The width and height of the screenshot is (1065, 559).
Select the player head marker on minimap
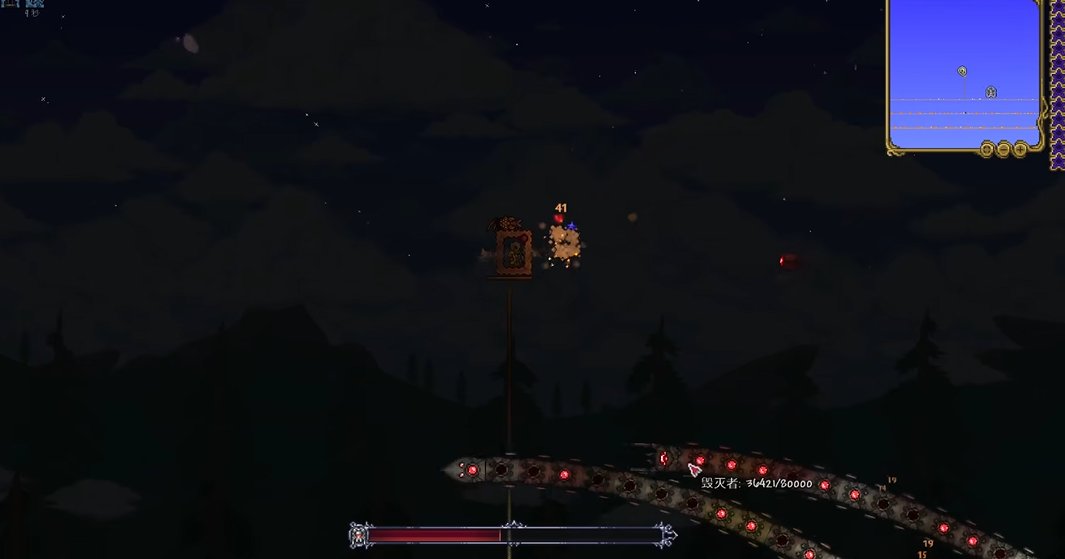(962, 72)
